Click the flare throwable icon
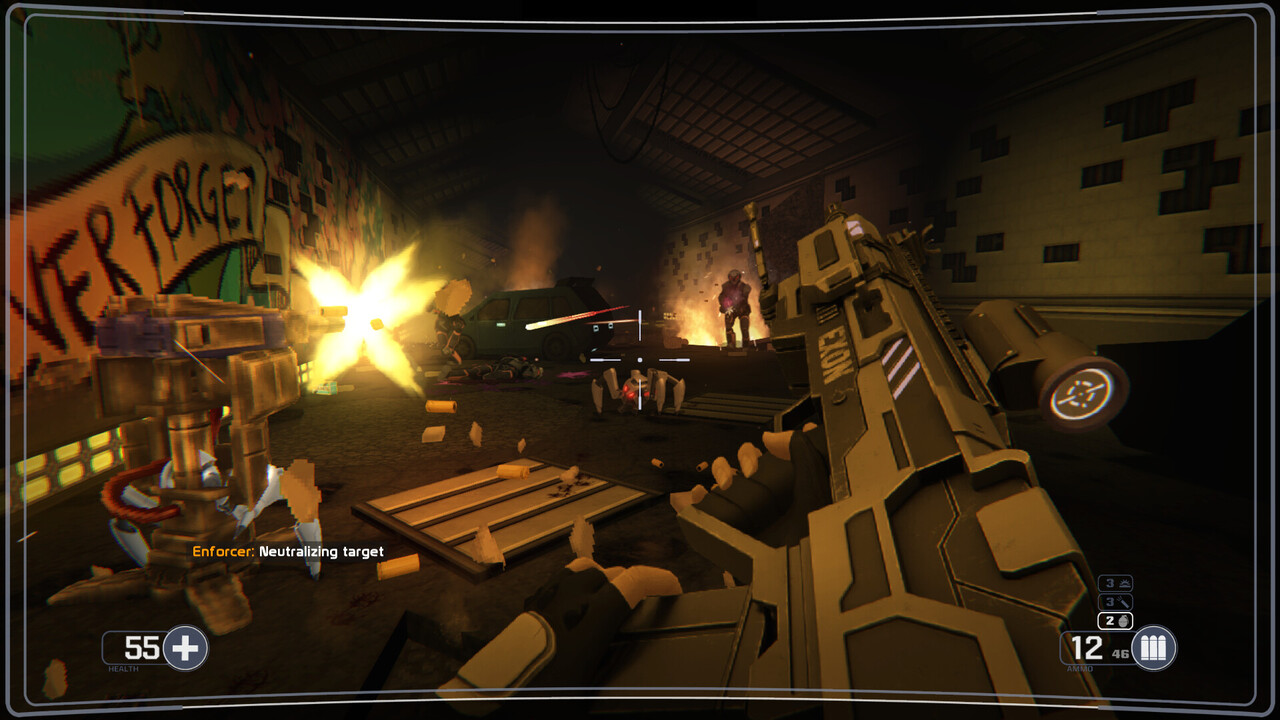This screenshot has width=1280, height=720. tap(1125, 582)
